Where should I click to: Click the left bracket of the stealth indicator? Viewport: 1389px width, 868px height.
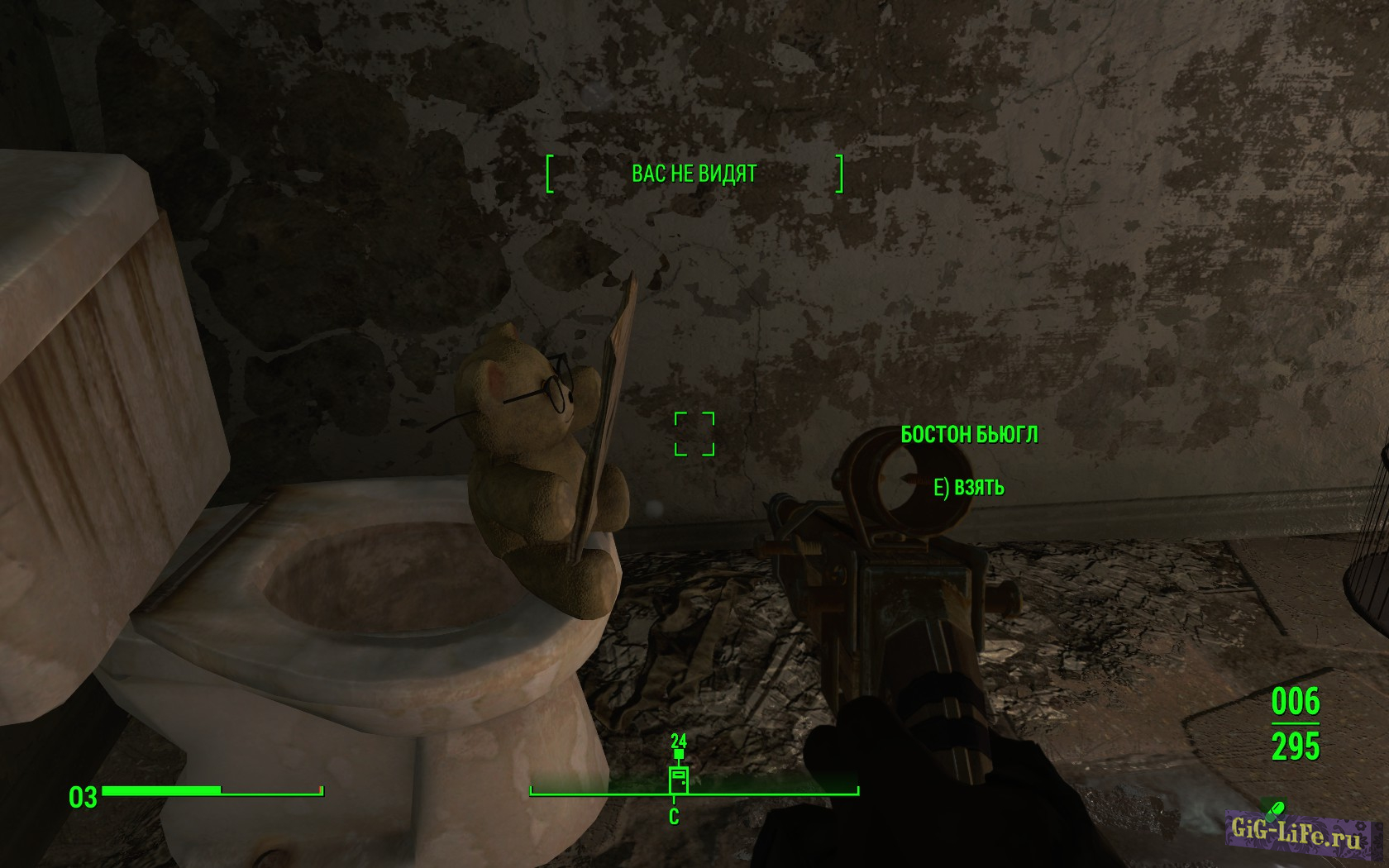pyautogui.click(x=548, y=173)
